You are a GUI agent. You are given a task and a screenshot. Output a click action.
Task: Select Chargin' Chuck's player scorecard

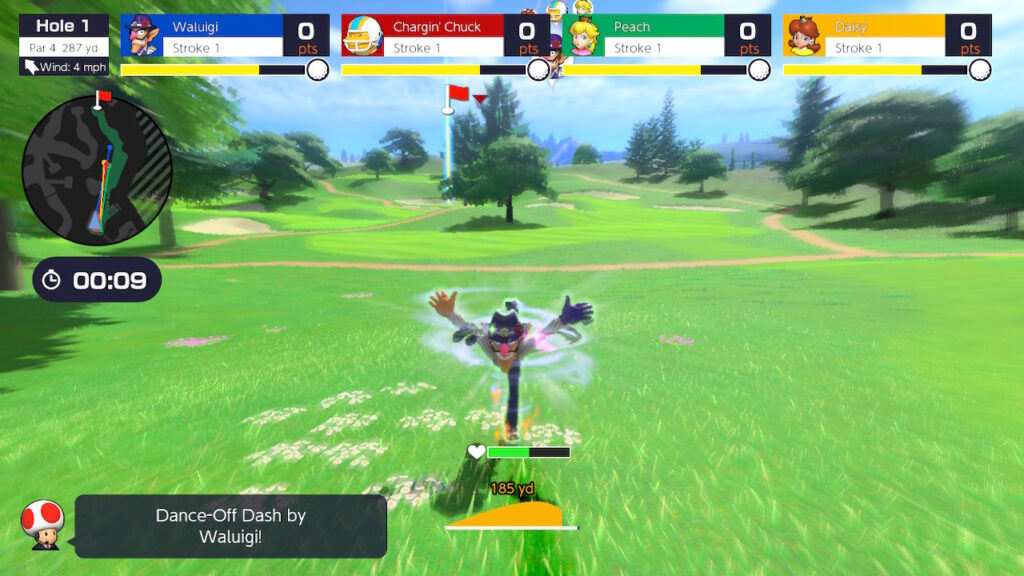coord(445,36)
